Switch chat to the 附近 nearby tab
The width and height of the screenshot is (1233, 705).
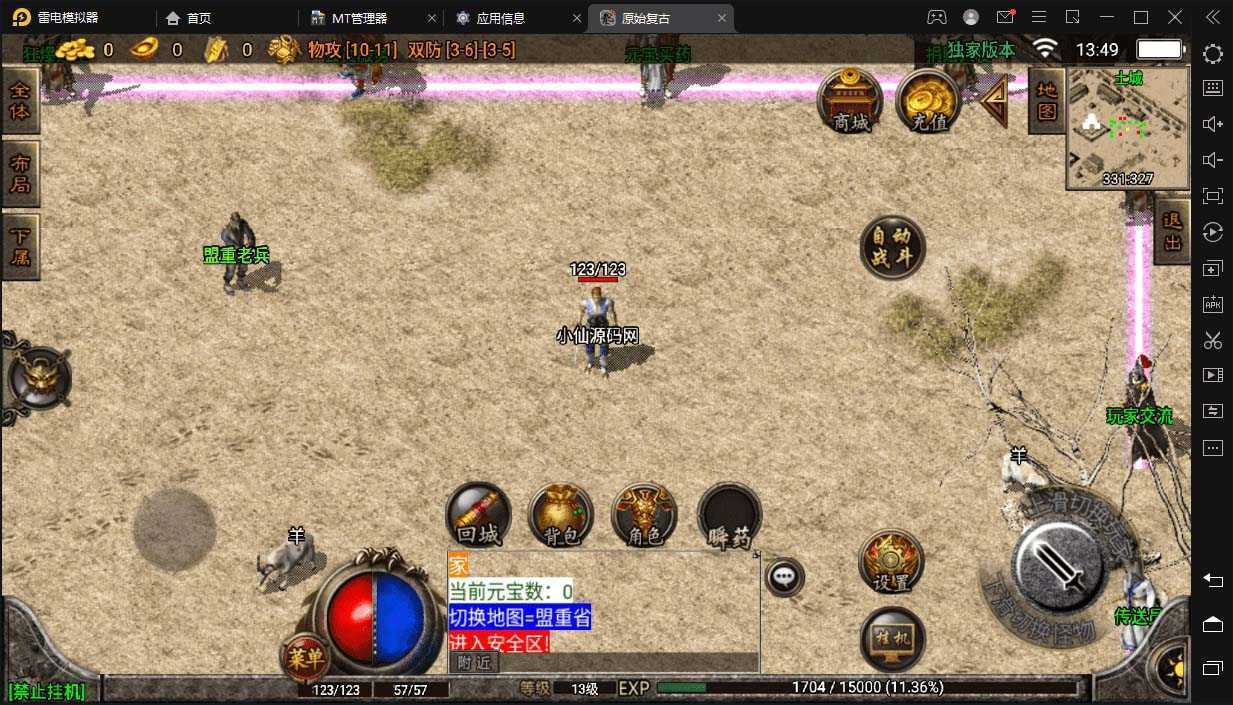pyautogui.click(x=474, y=662)
